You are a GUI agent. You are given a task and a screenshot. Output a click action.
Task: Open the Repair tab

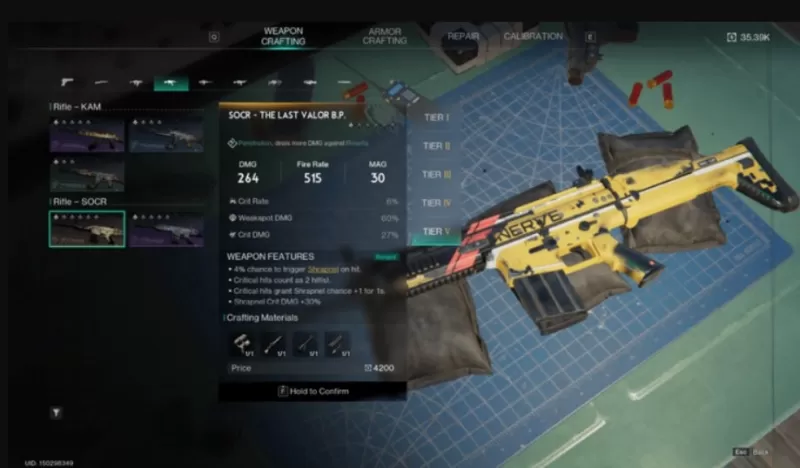click(x=463, y=36)
